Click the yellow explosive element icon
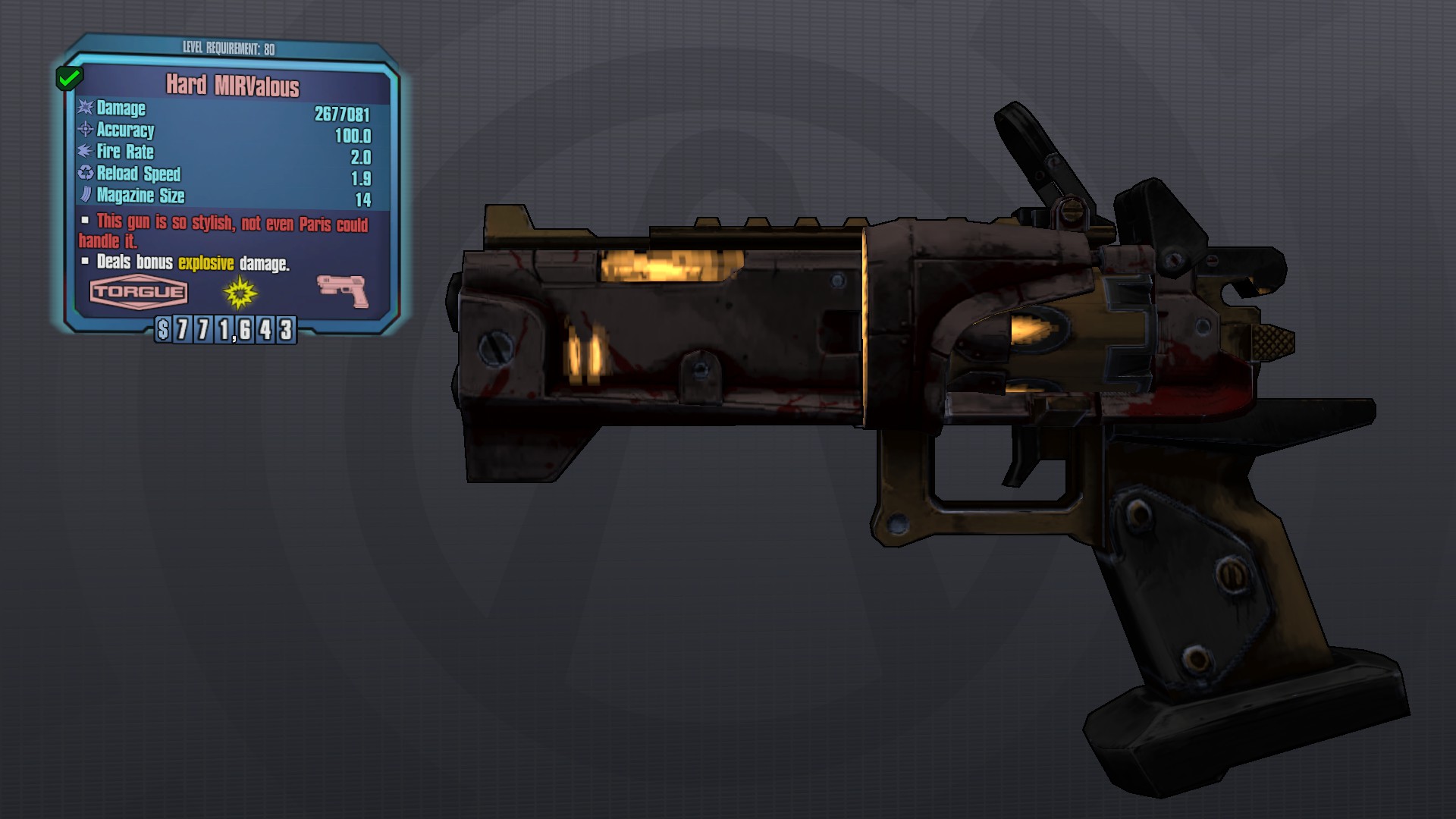Image resolution: width=1456 pixels, height=819 pixels. pyautogui.click(x=240, y=292)
